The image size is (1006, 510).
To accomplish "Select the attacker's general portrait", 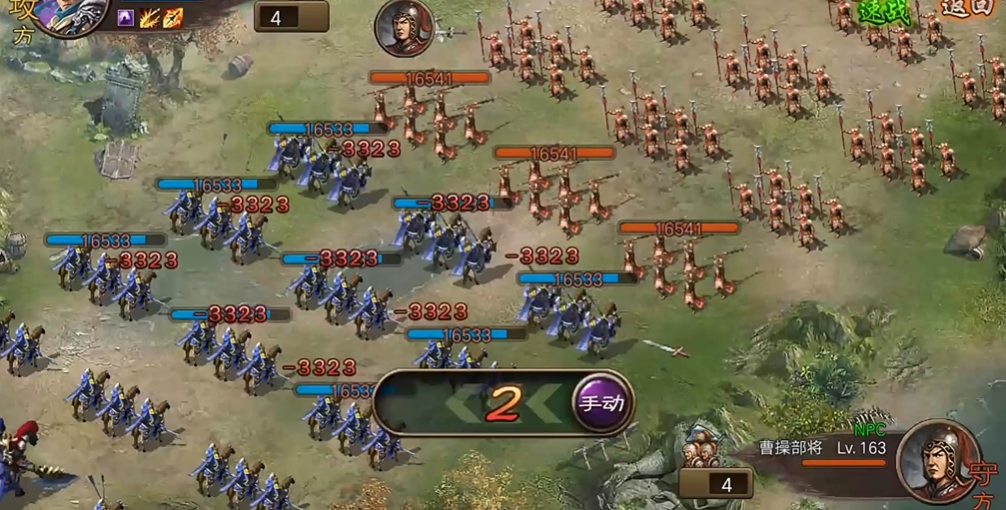I will pyautogui.click(x=72, y=14).
